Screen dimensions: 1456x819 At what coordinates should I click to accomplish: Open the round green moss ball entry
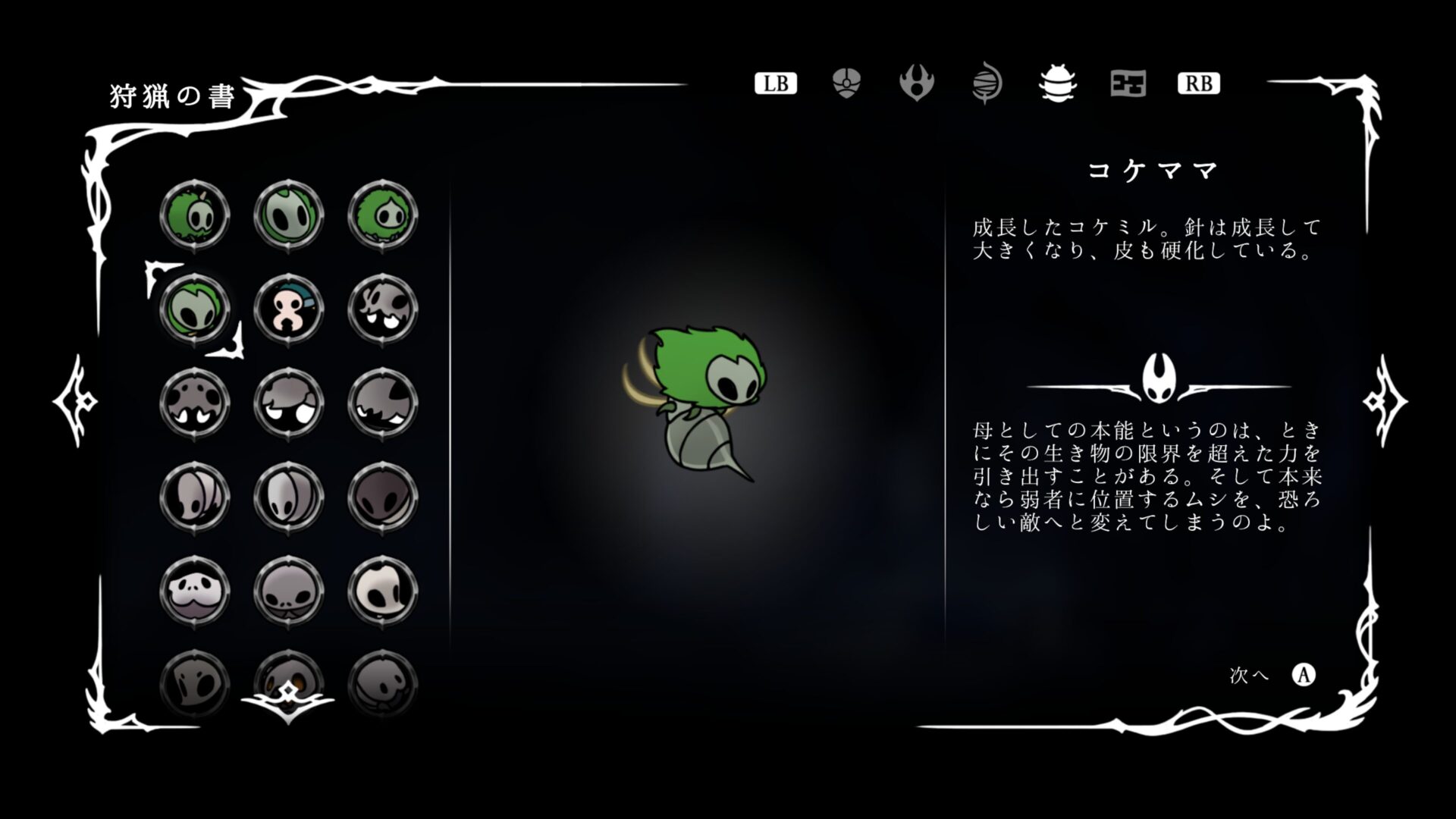pyautogui.click(x=384, y=215)
